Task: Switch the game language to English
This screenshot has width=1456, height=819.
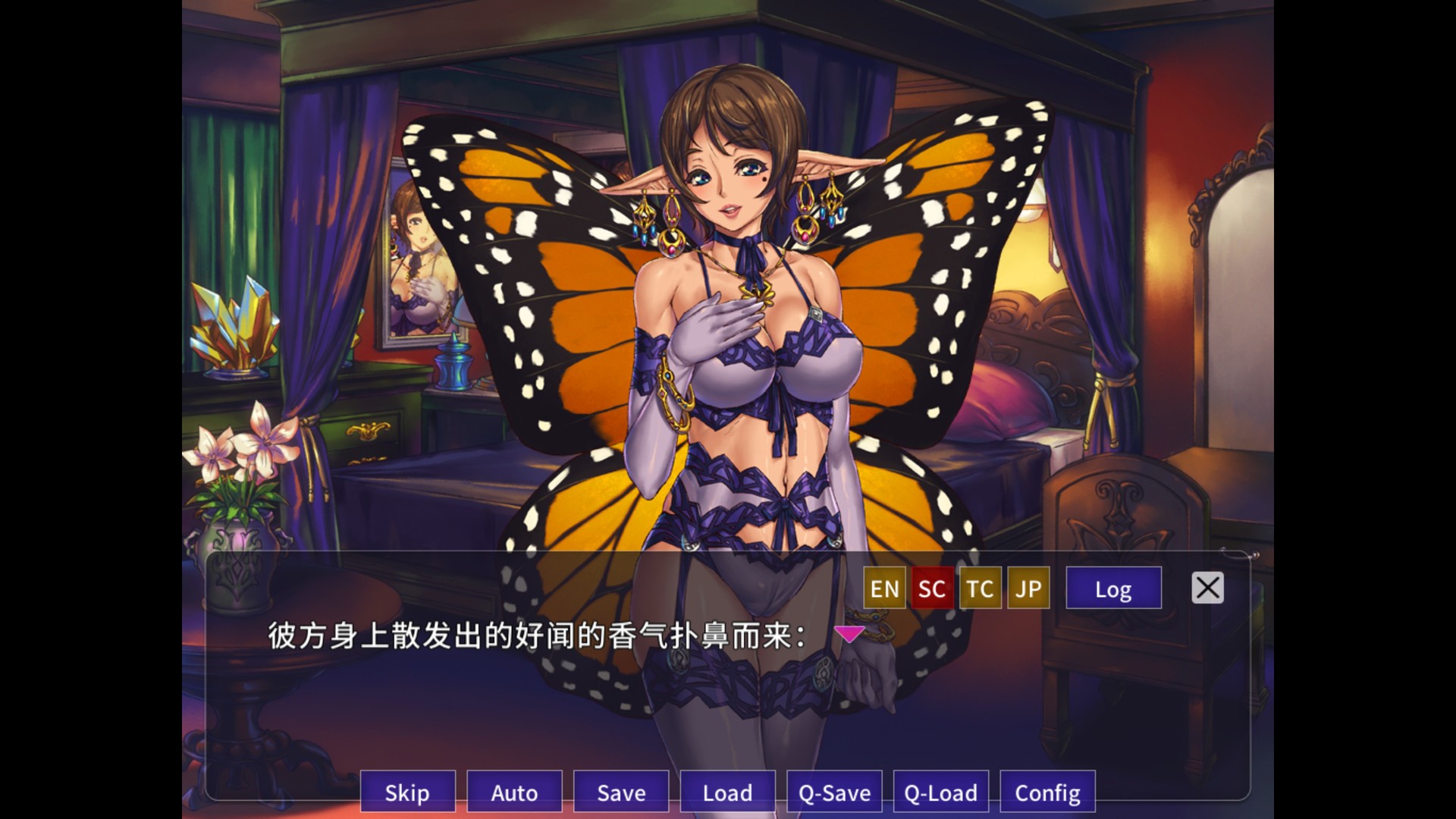Action: [883, 588]
